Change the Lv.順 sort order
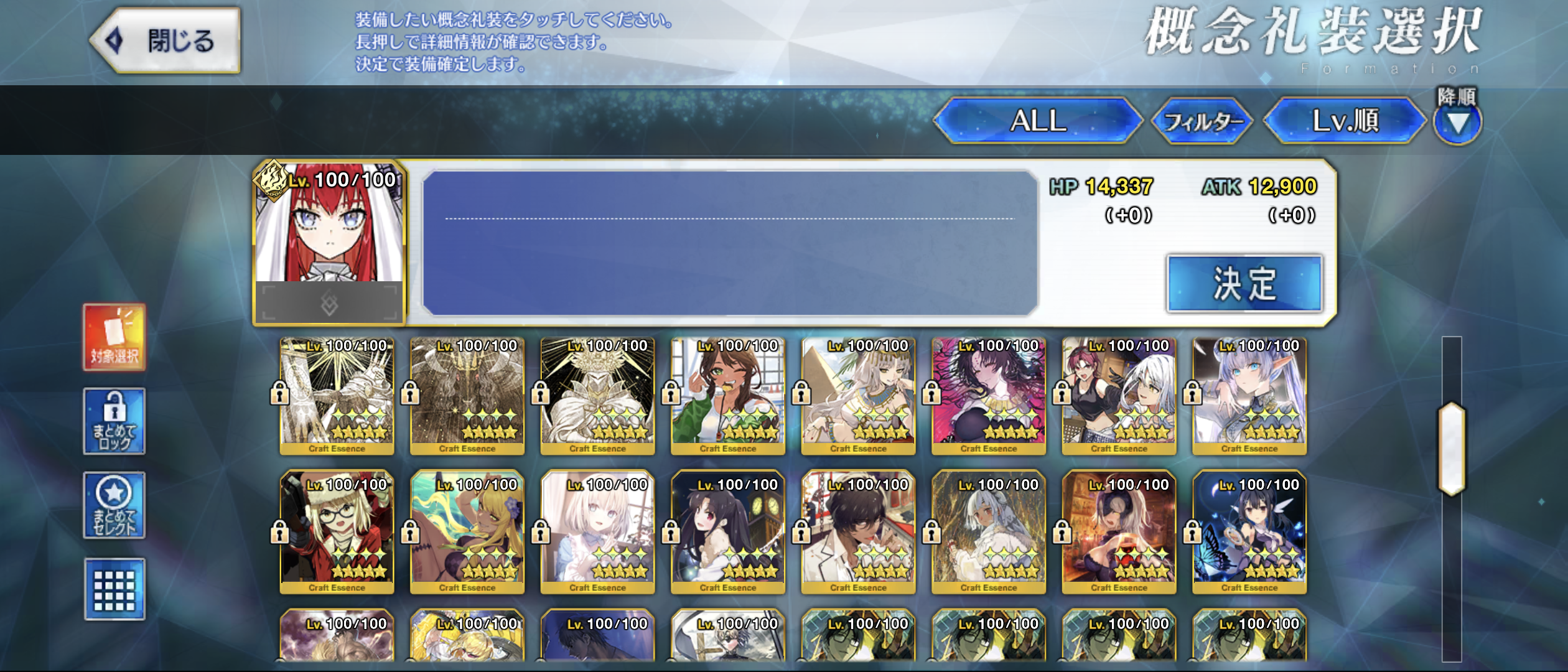This screenshot has width=1568, height=672. click(1345, 121)
